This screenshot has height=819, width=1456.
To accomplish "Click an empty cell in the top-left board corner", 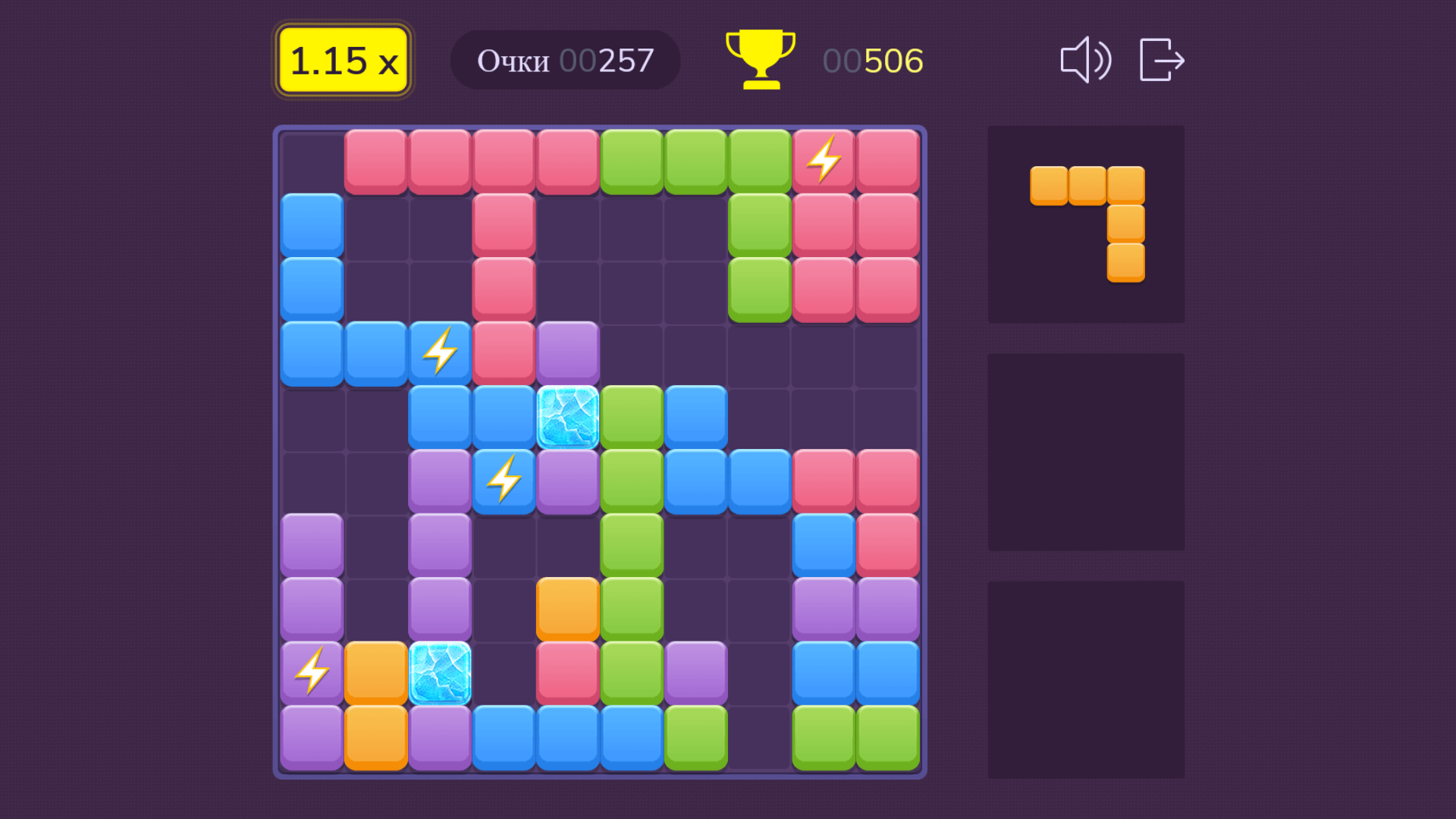I will tap(311, 159).
